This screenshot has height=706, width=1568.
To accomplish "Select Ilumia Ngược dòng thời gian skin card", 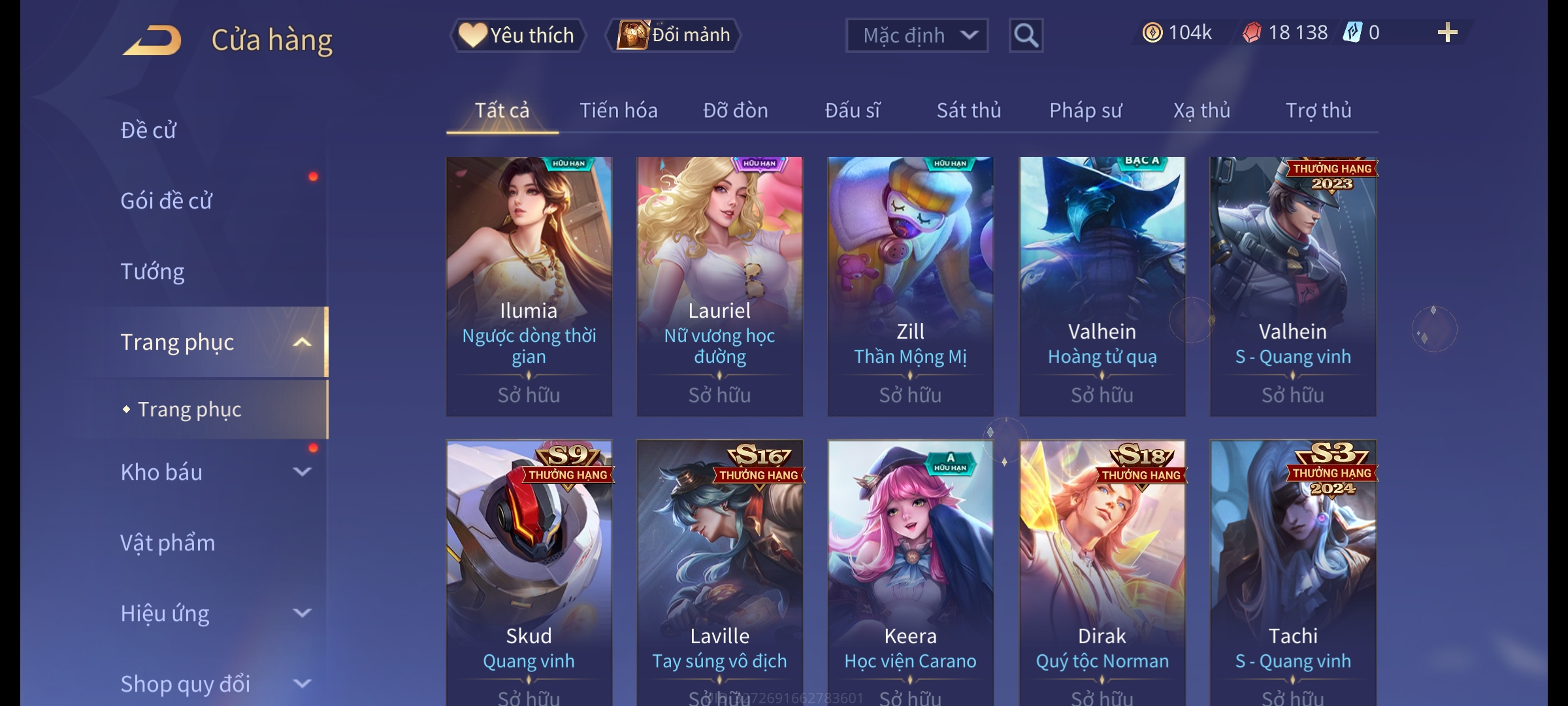I will click(x=529, y=286).
